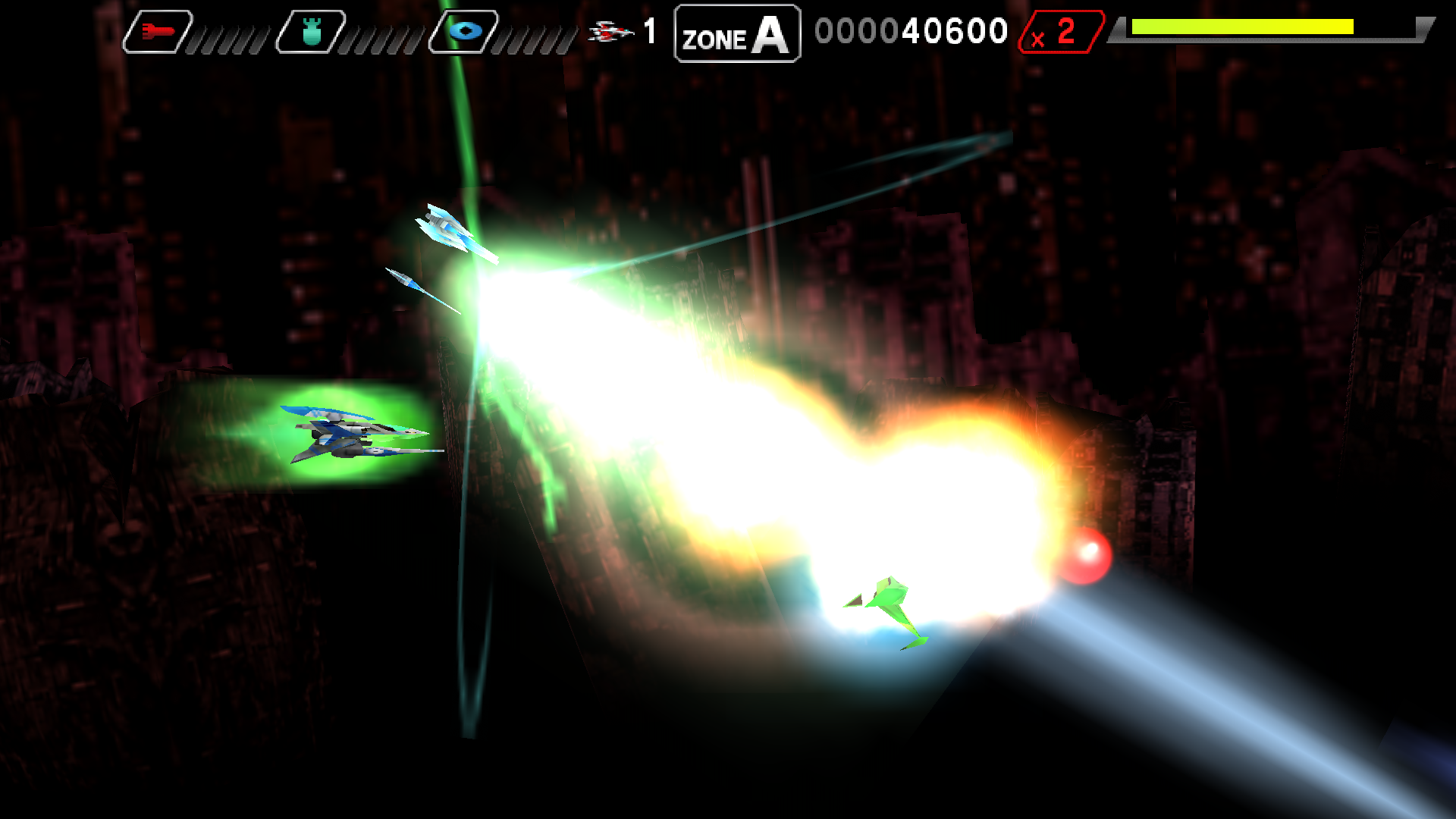
Task: Click the player's fighter ship sprite
Action: 349,434
